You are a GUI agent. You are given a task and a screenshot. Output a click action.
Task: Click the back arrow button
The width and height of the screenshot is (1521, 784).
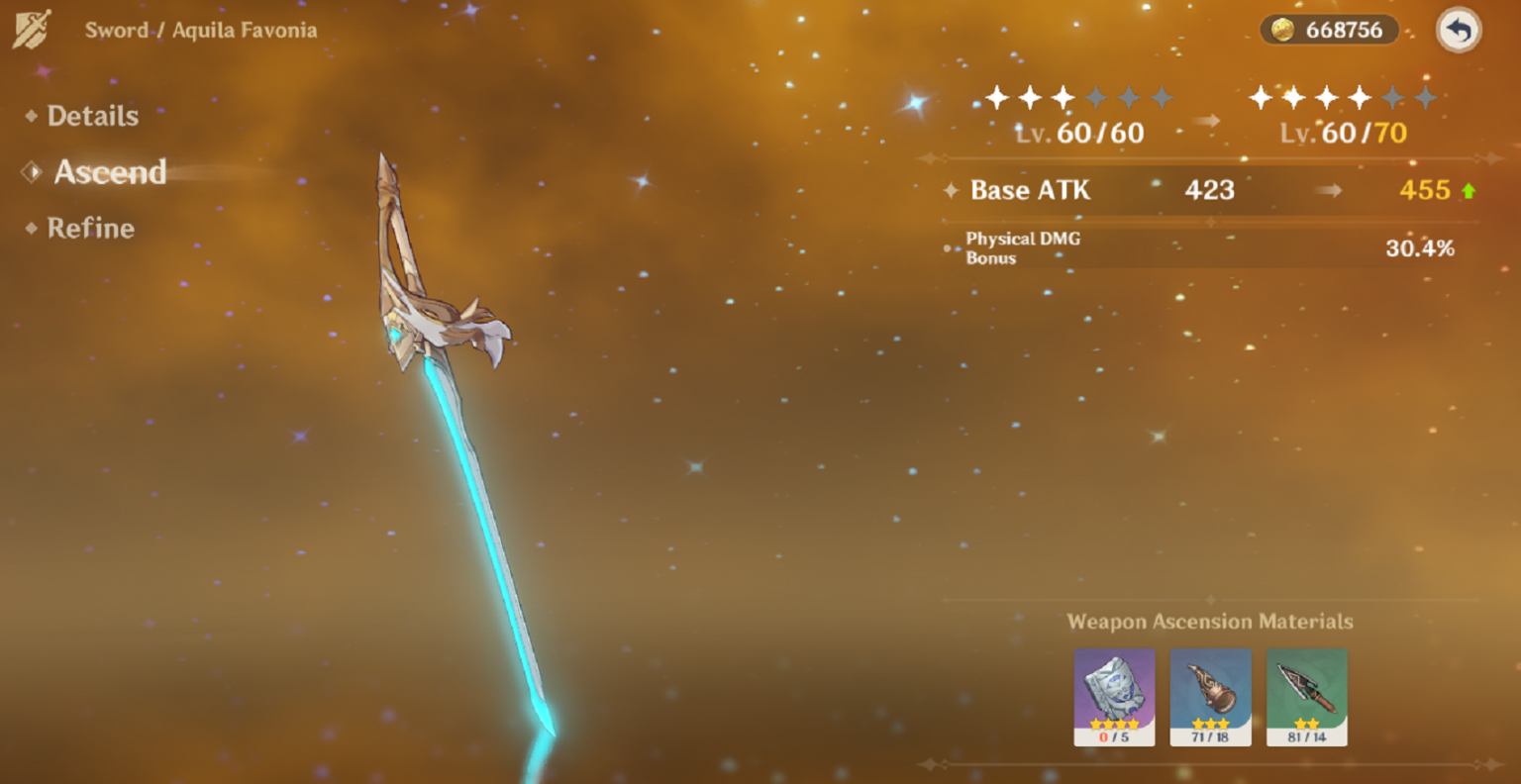[x=1458, y=31]
